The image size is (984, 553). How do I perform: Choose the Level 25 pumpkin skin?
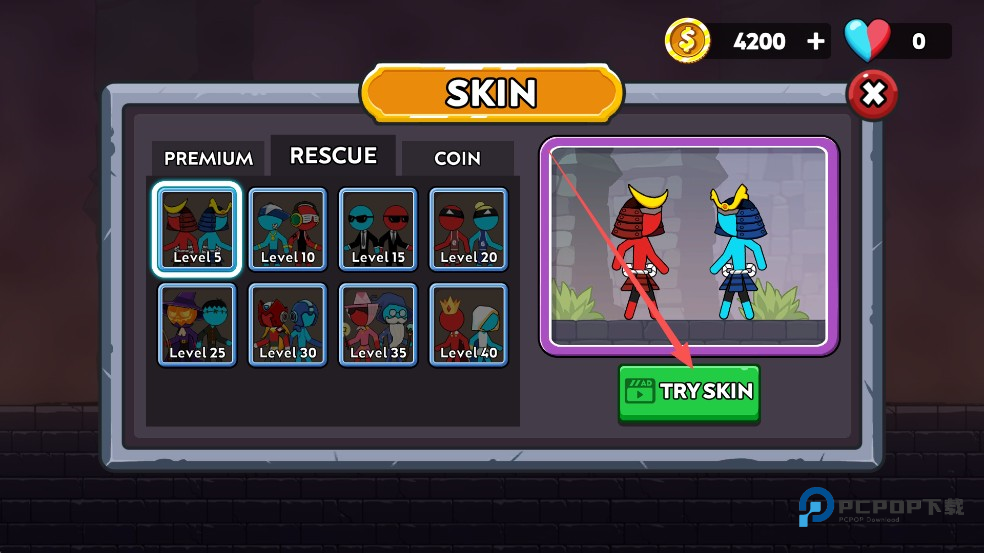point(197,324)
